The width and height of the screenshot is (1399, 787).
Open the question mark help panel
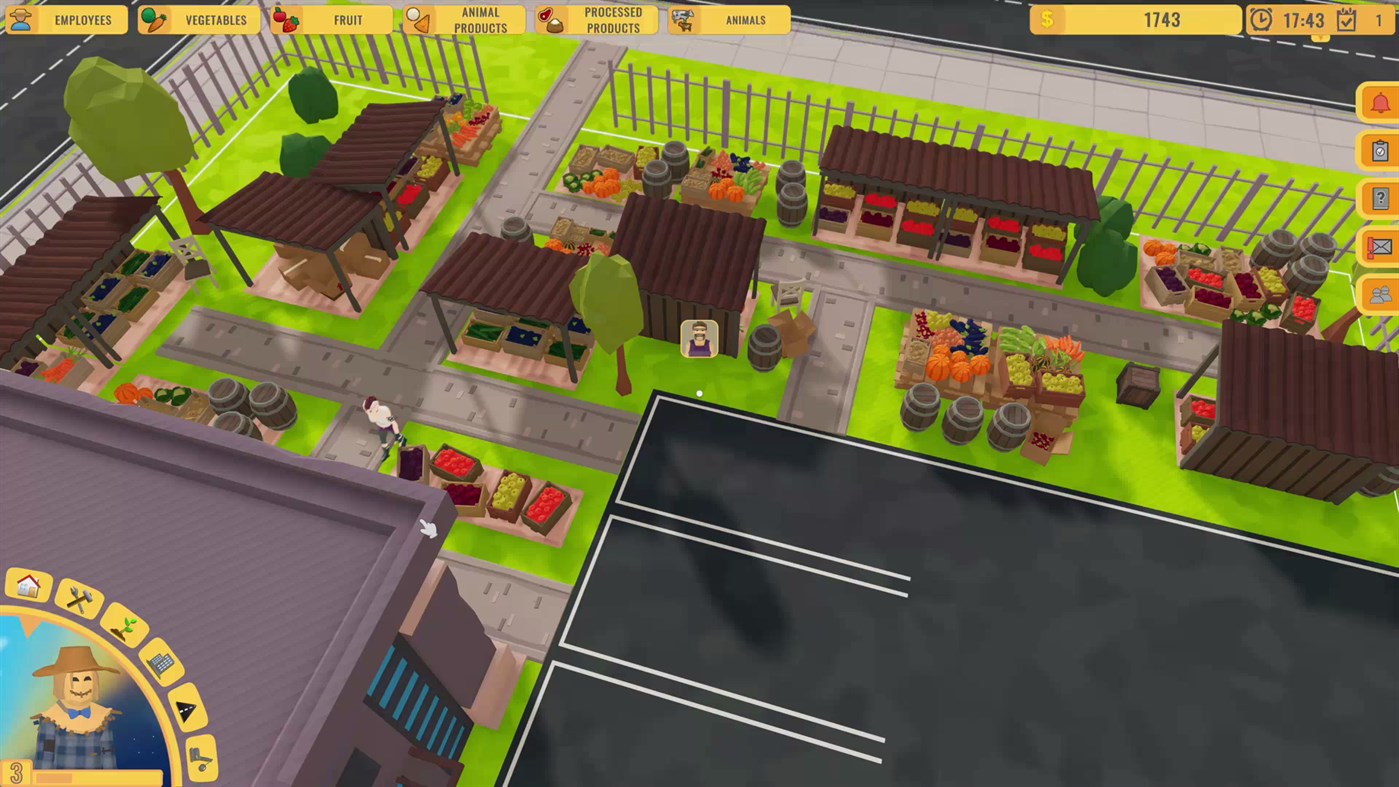click(1380, 198)
